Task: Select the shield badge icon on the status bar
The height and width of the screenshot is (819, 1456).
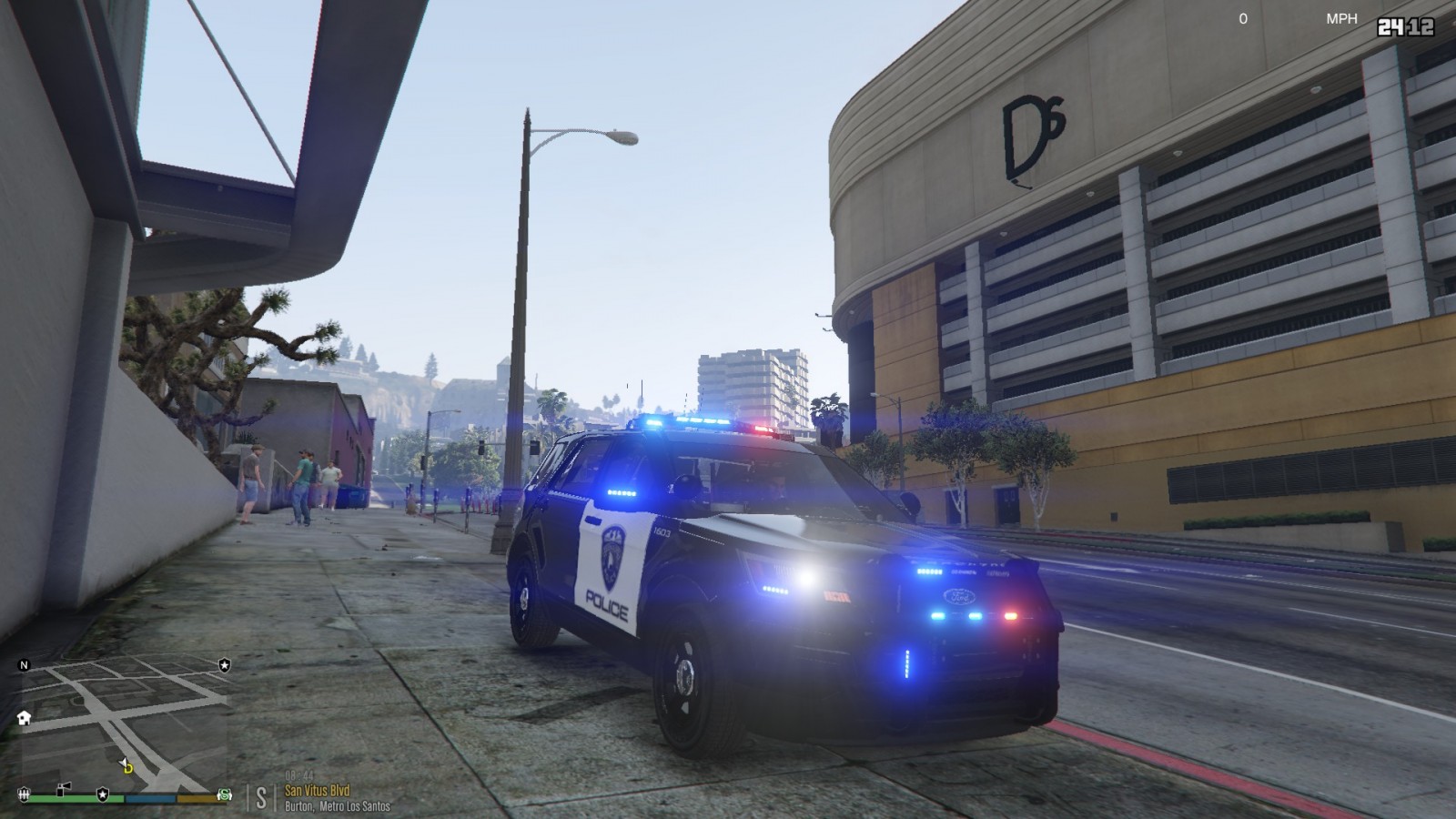Action: pyautogui.click(x=24, y=794)
